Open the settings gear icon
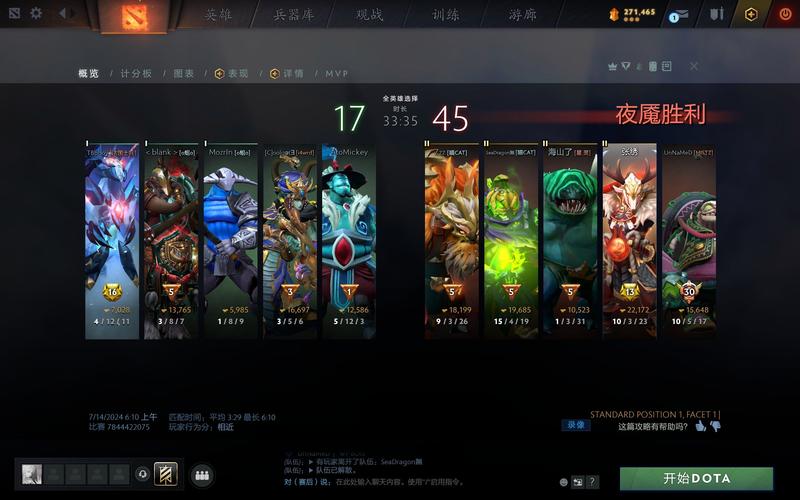 pyautogui.click(x=36, y=14)
